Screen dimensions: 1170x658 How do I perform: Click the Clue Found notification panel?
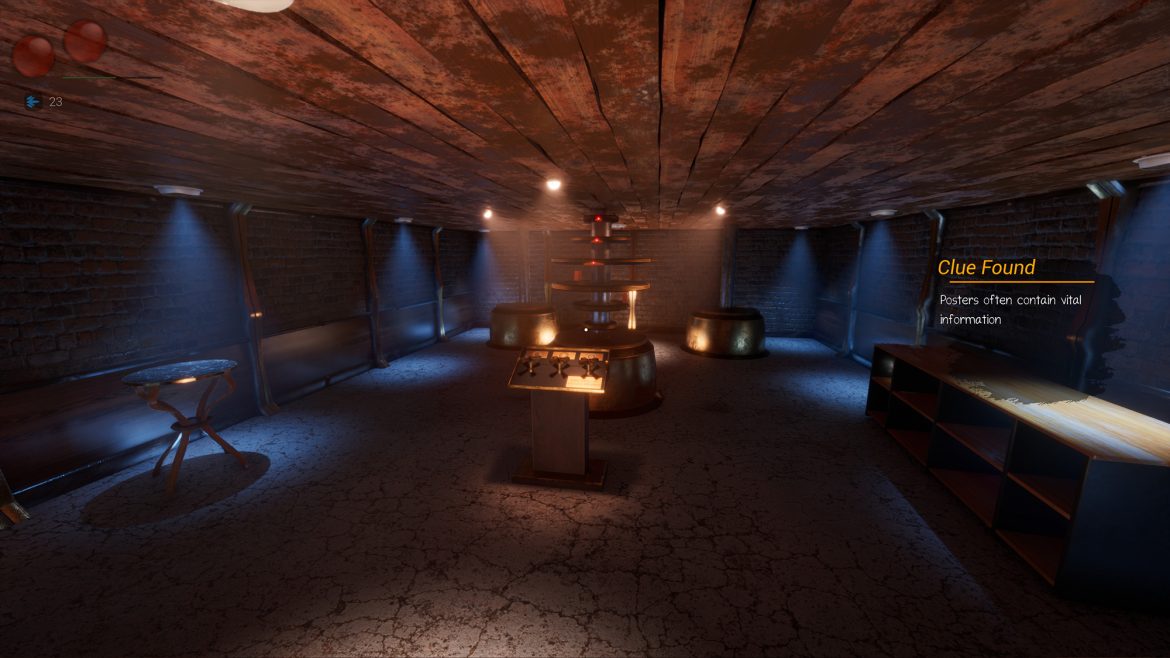[x=1015, y=292]
